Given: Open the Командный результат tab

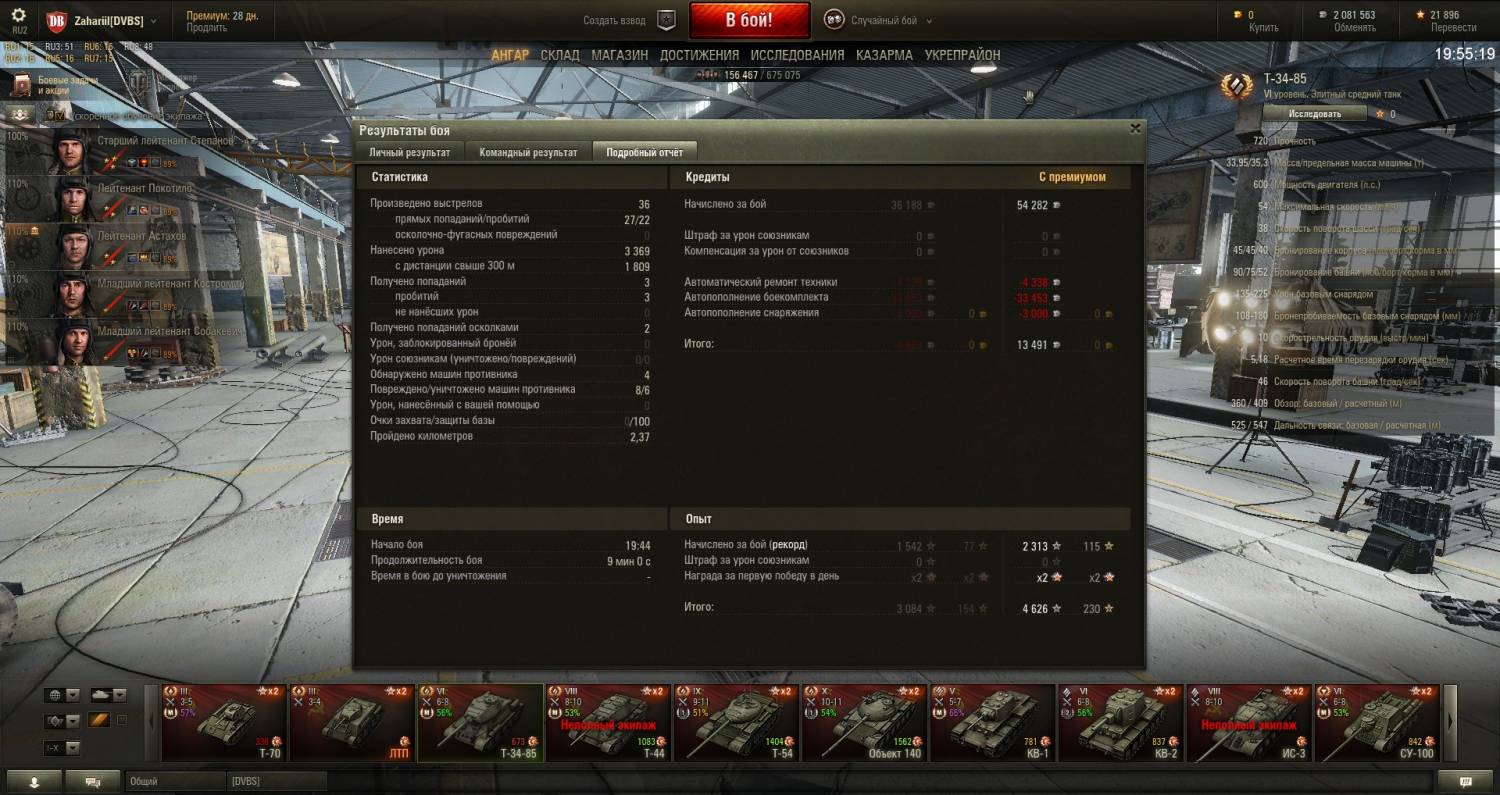Looking at the screenshot, I should pyautogui.click(x=528, y=152).
